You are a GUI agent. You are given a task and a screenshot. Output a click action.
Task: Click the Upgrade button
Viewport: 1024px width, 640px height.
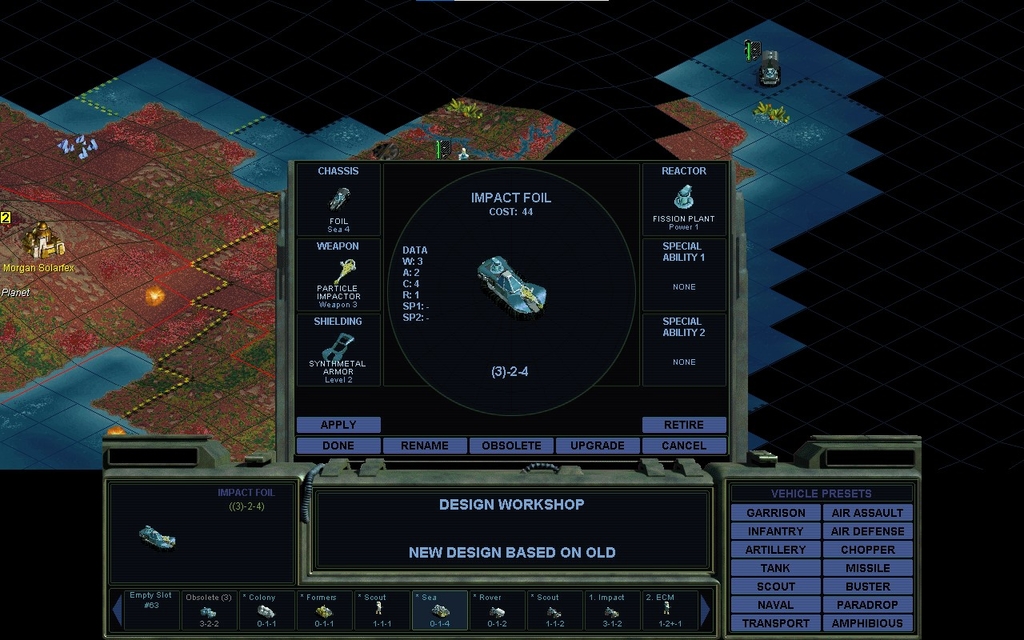[597, 446]
